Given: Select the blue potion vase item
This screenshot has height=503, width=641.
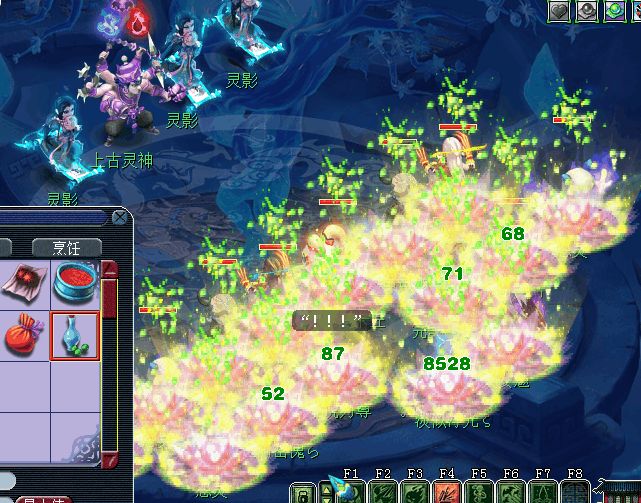Looking at the screenshot, I should [x=75, y=336].
